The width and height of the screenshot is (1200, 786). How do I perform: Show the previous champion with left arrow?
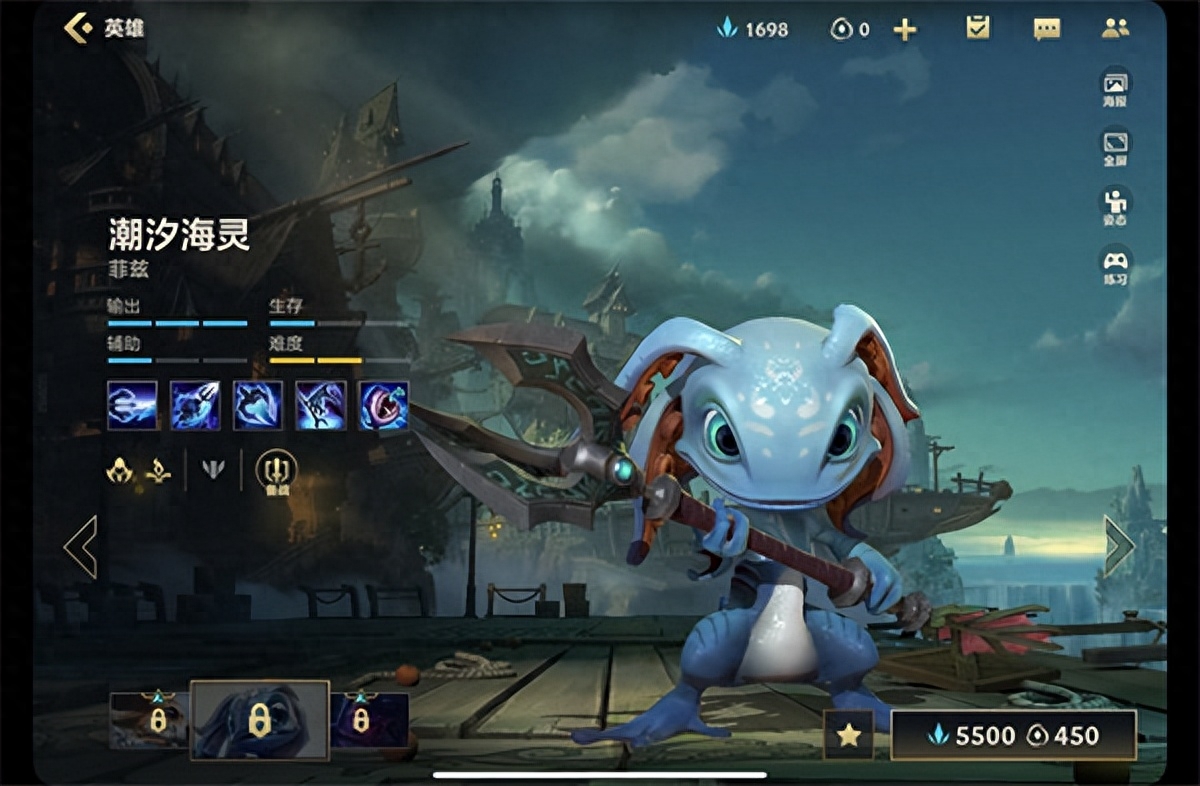pos(80,547)
